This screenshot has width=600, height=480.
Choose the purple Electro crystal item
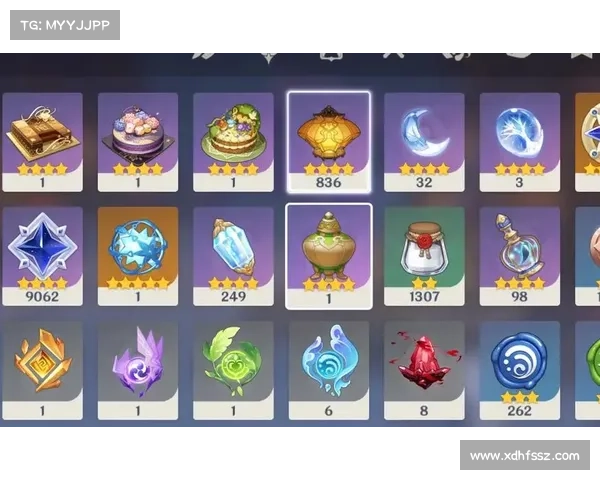[138, 363]
